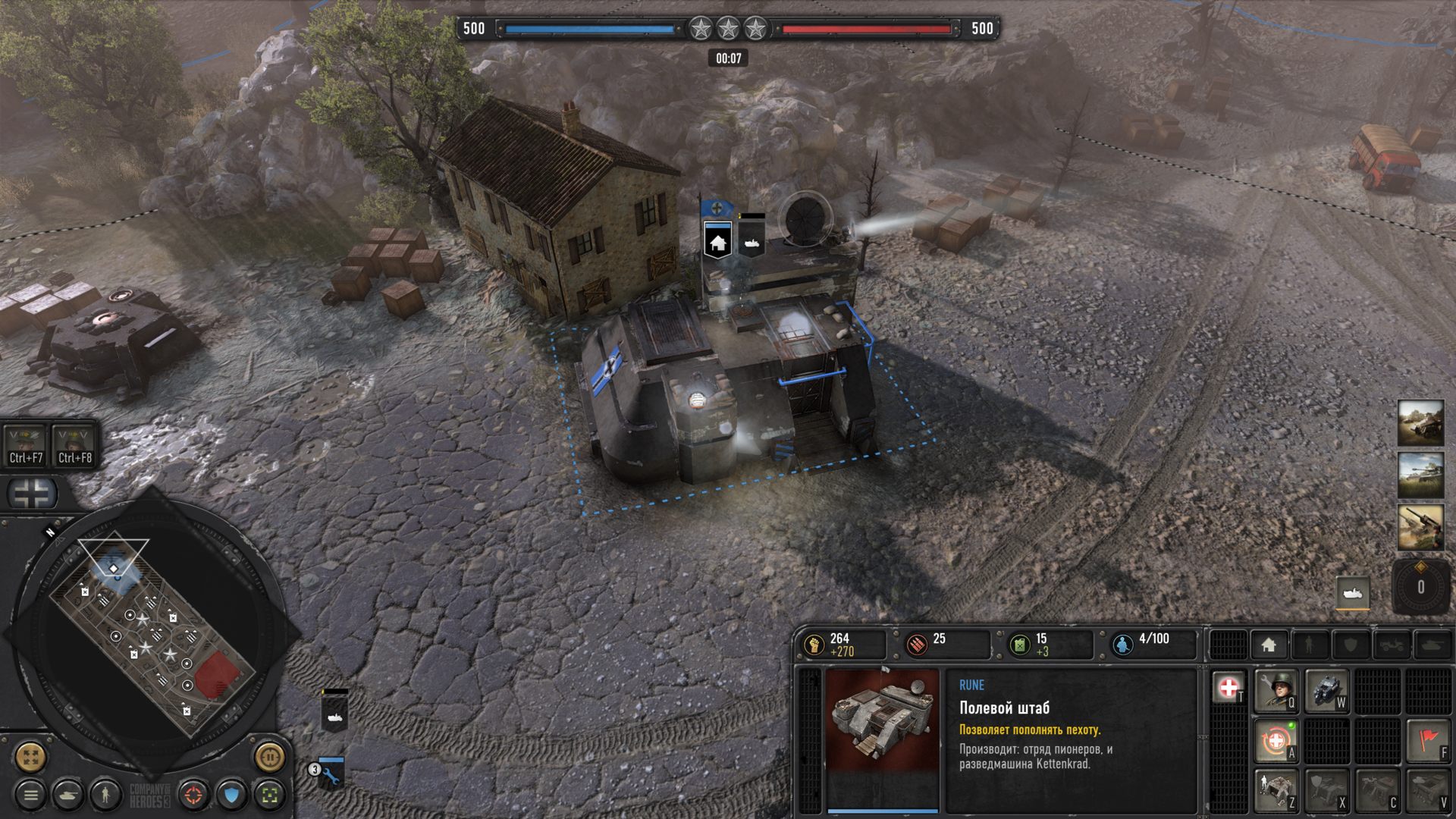Screen dimensions: 1456x819
Task: Build the Kettenkrad recon vehicle
Action: (1326, 690)
